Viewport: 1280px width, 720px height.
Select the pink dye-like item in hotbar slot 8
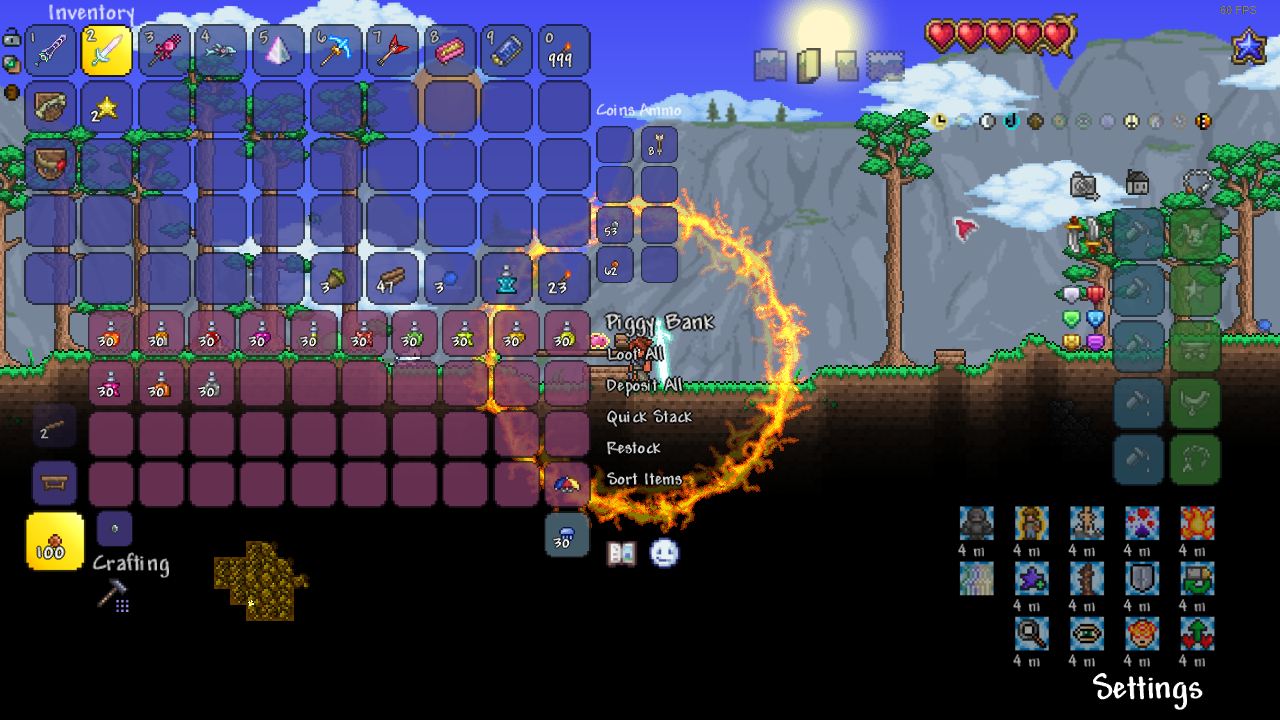pyautogui.click(x=450, y=51)
